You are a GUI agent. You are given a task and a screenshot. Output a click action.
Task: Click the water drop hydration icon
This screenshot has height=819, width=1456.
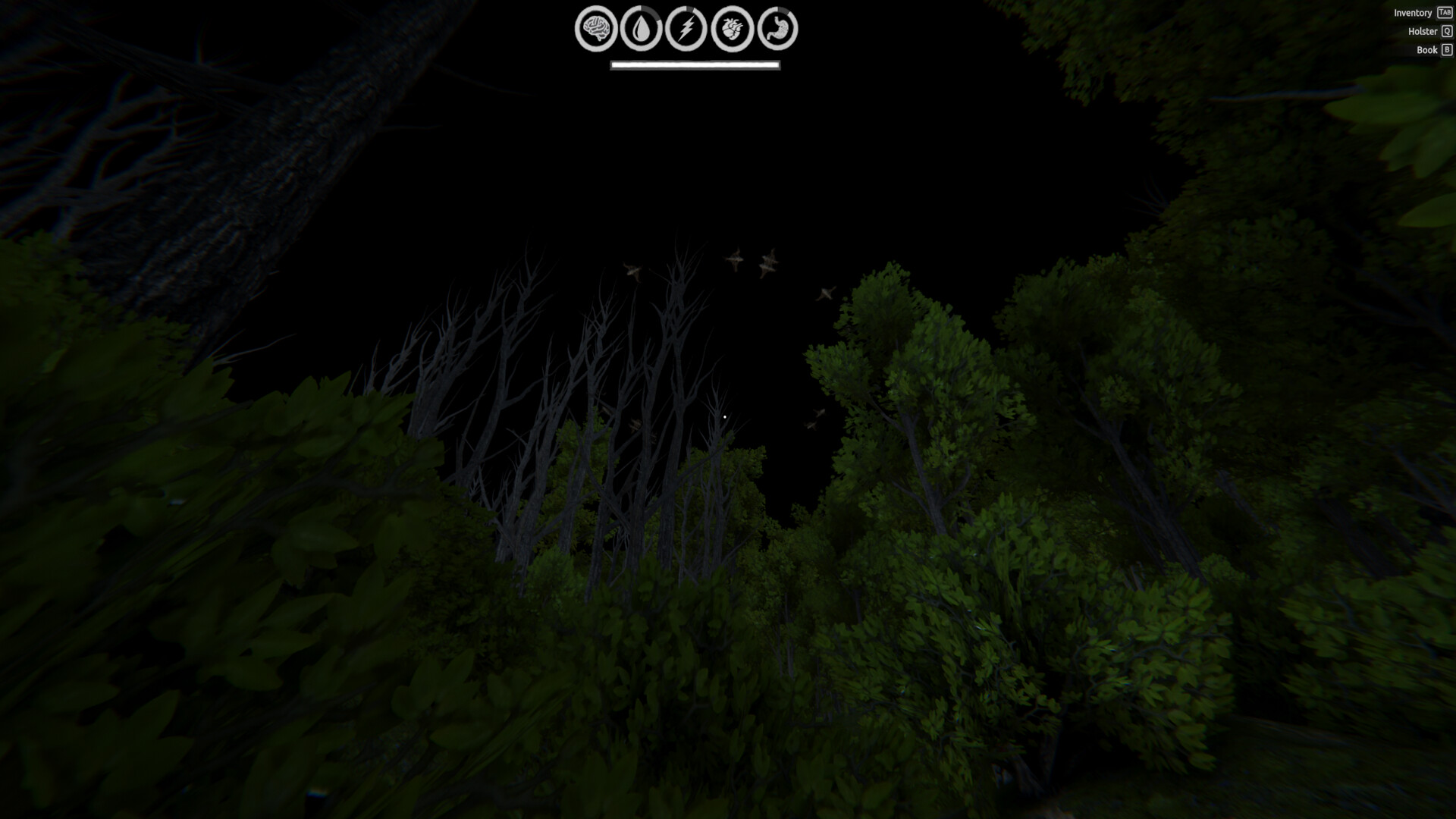pos(642,30)
